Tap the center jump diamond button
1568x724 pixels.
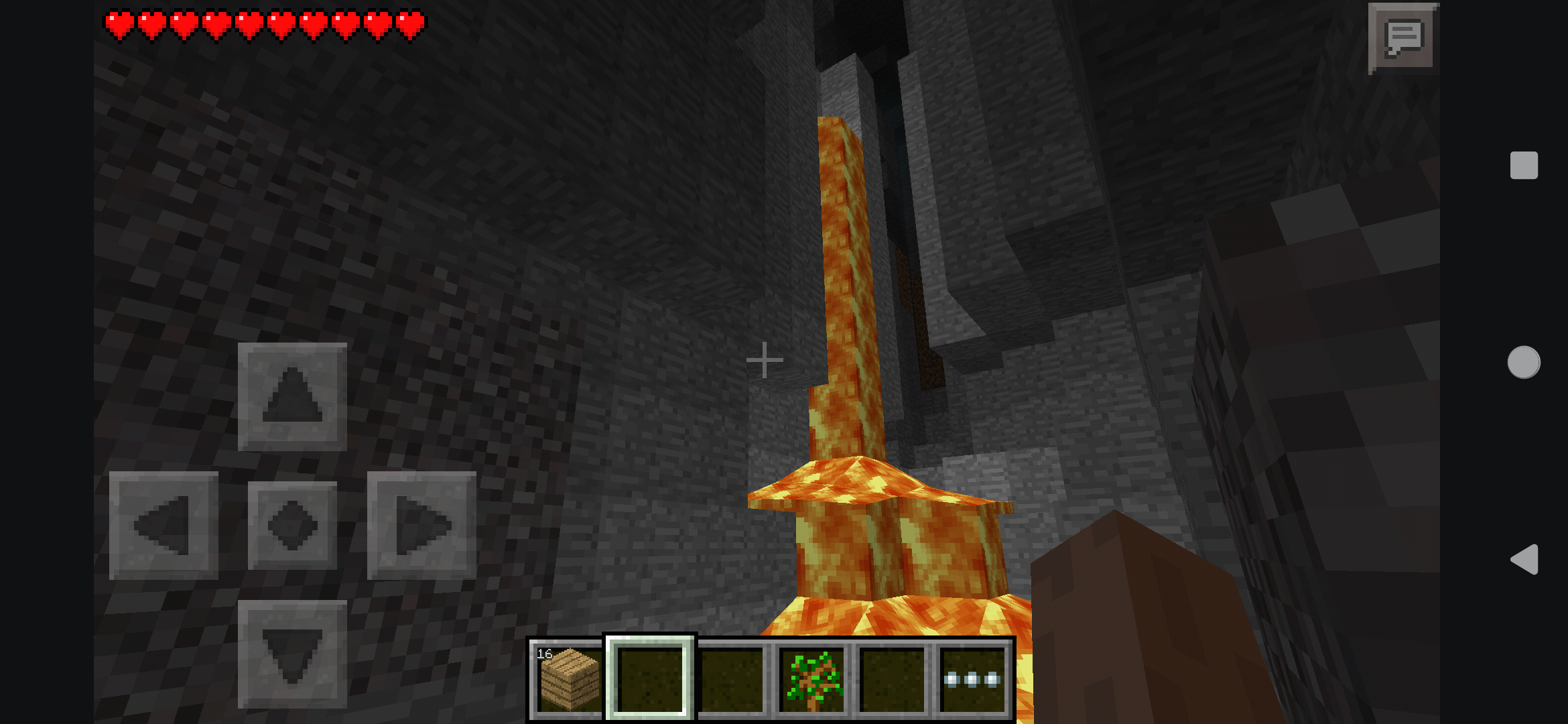coord(292,525)
